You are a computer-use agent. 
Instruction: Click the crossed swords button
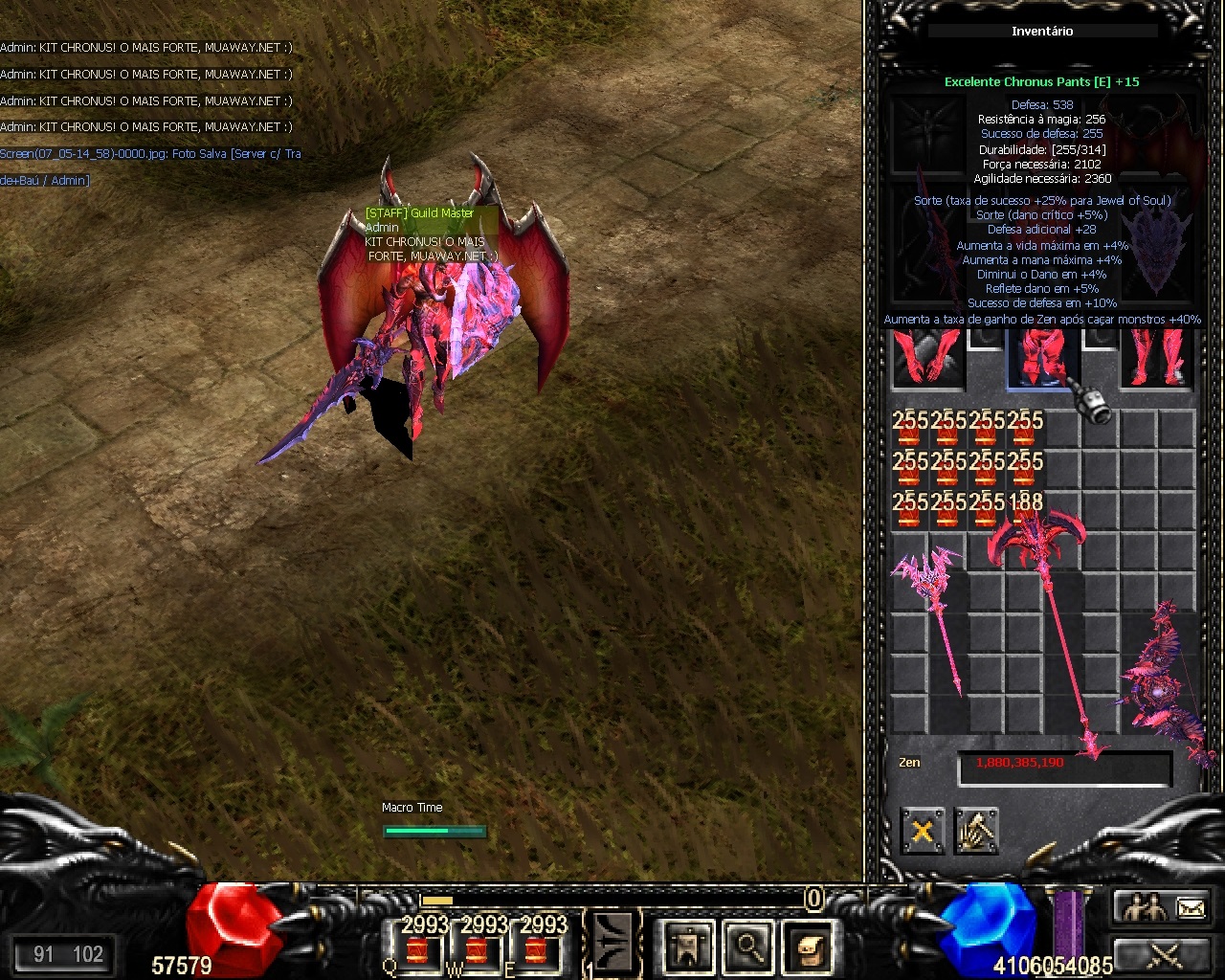pyautogui.click(x=1162, y=954)
